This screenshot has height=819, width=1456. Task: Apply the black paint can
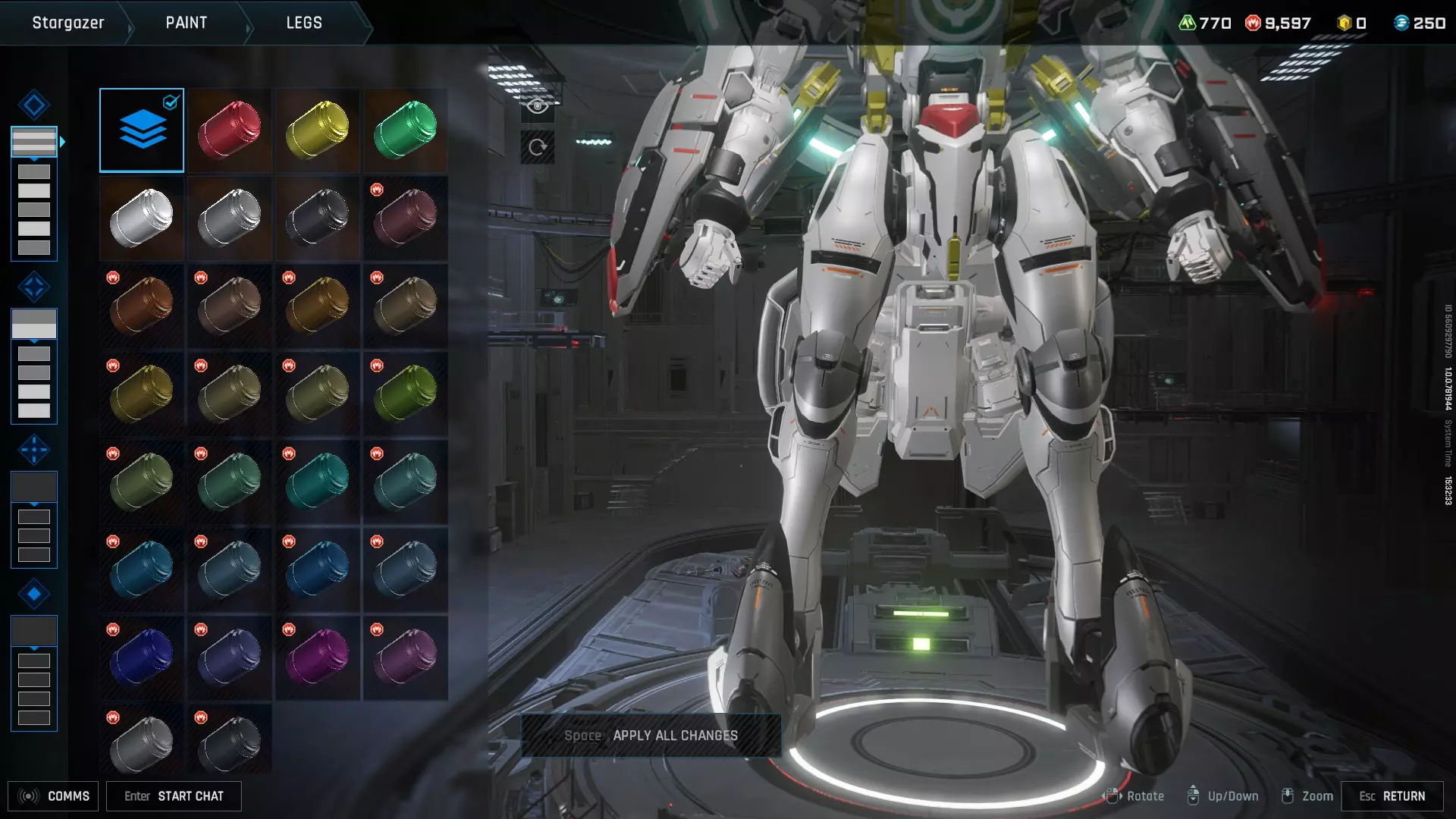[x=318, y=218]
